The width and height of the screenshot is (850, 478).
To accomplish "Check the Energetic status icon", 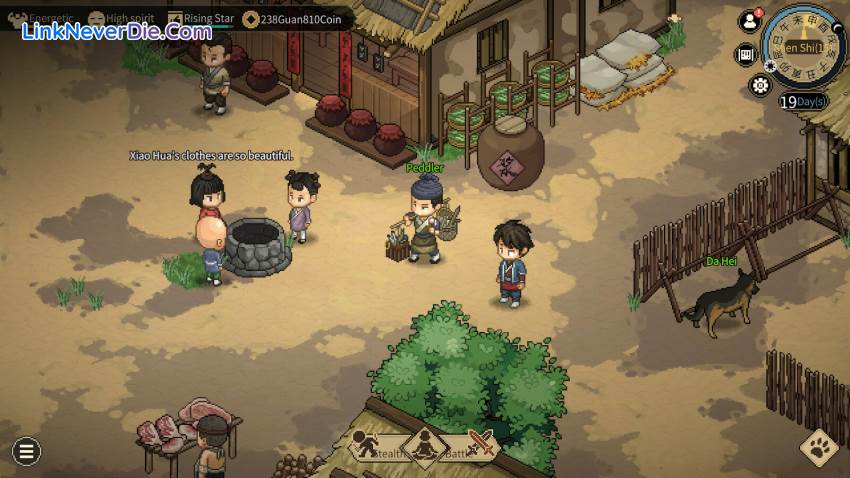I will pos(18,18).
